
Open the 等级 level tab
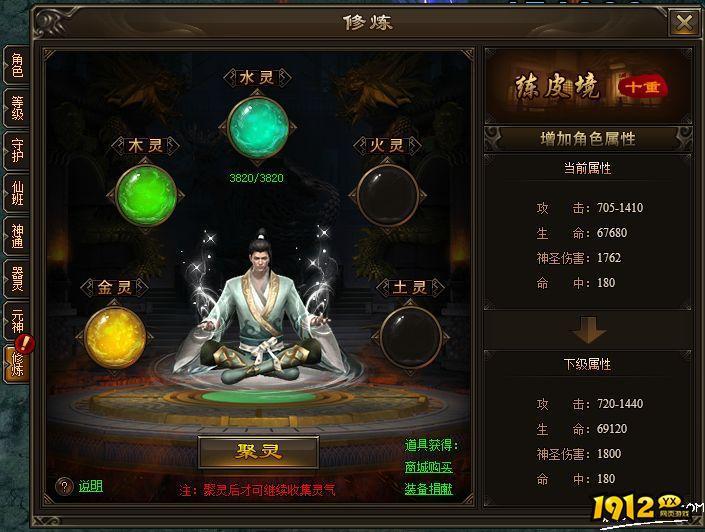(x=17, y=108)
